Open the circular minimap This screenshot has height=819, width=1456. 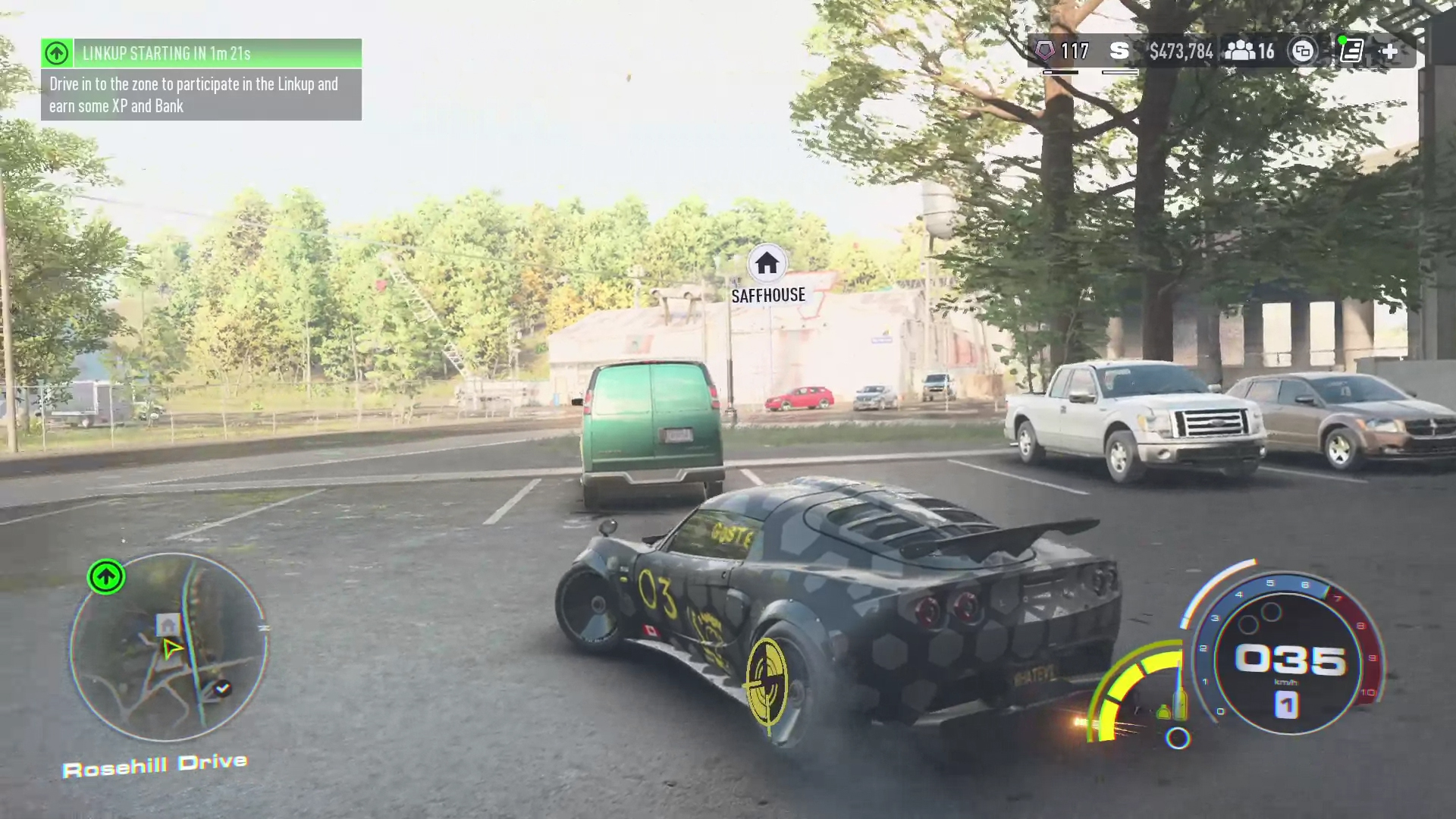click(168, 647)
